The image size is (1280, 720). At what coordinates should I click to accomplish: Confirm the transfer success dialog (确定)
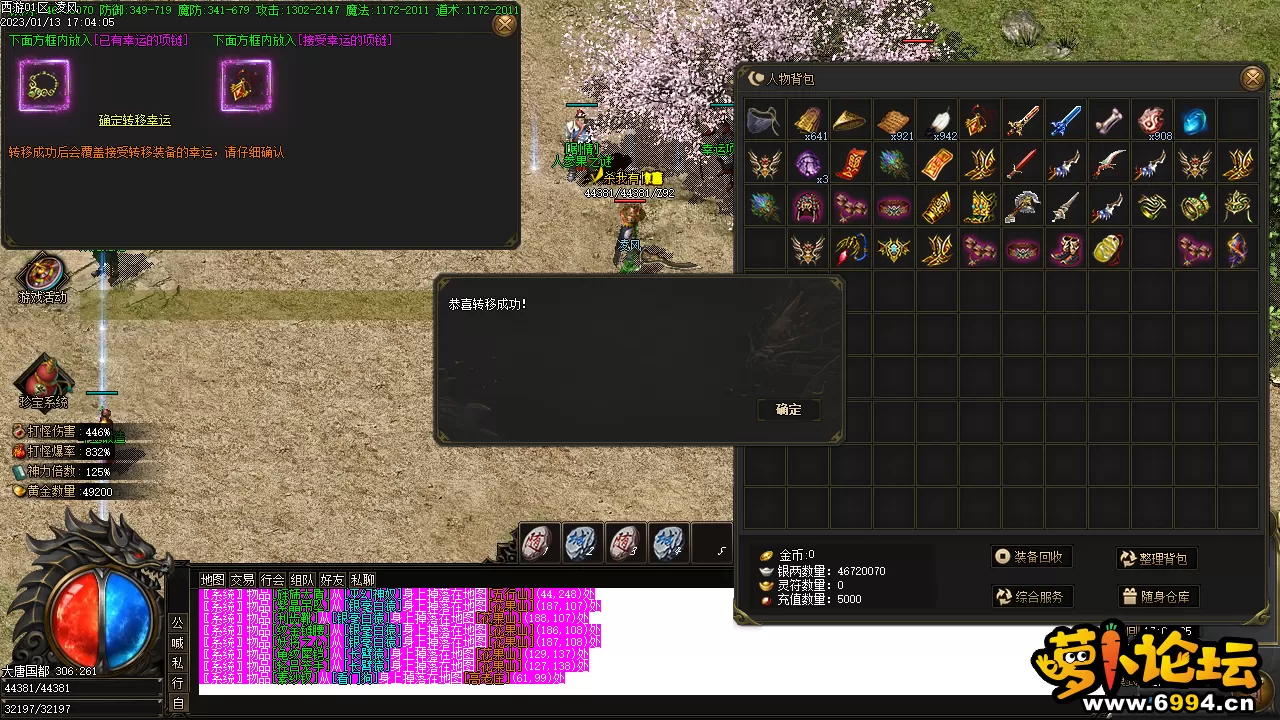click(788, 410)
